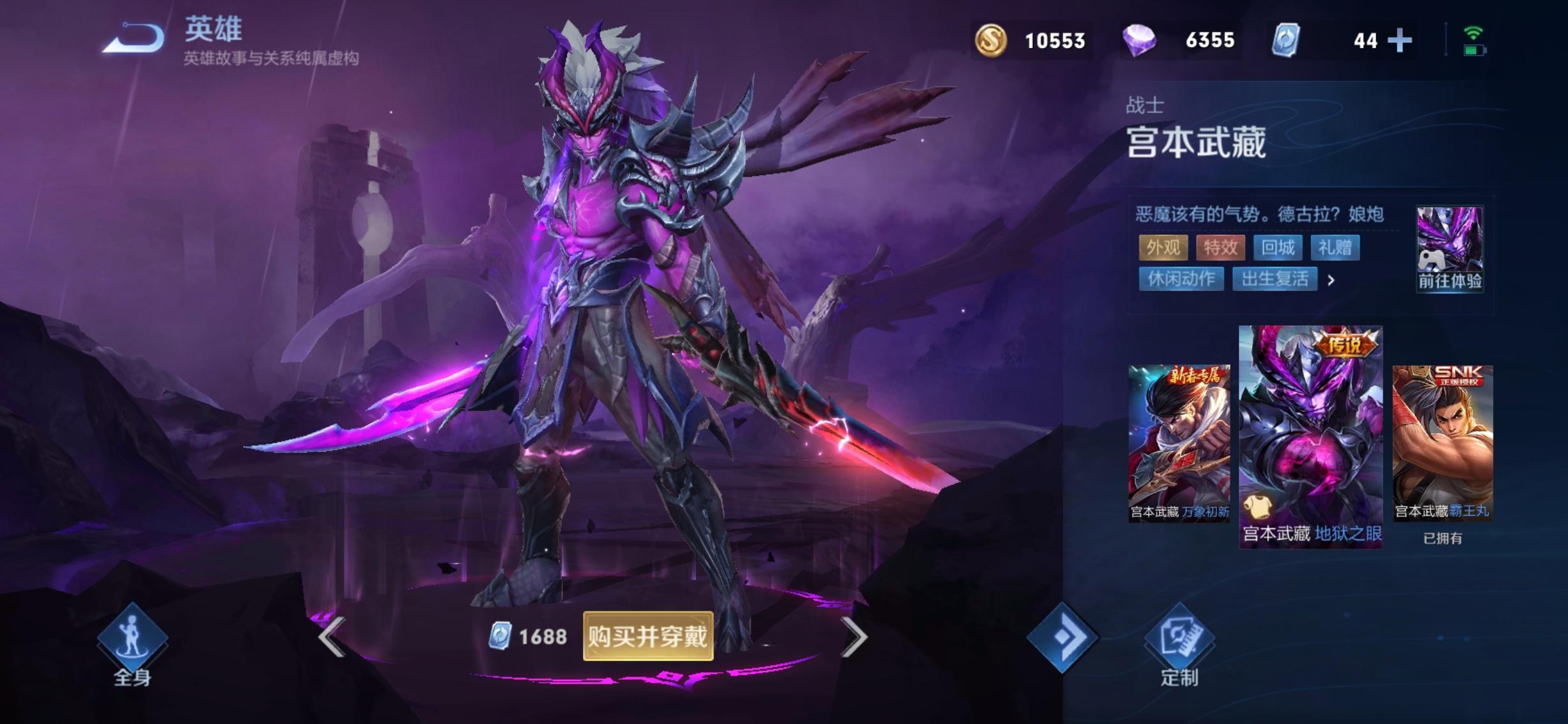Select the 出生复活 spawn revive tag
1568x724 pixels.
(1275, 279)
